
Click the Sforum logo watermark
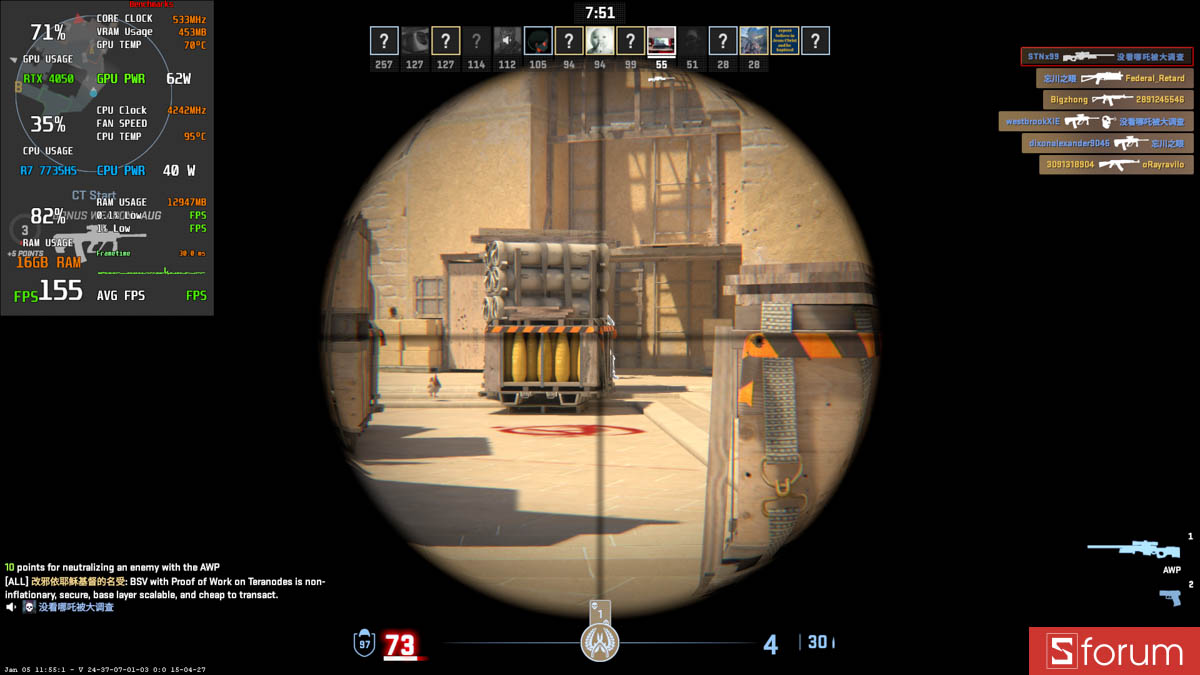pos(1114,651)
